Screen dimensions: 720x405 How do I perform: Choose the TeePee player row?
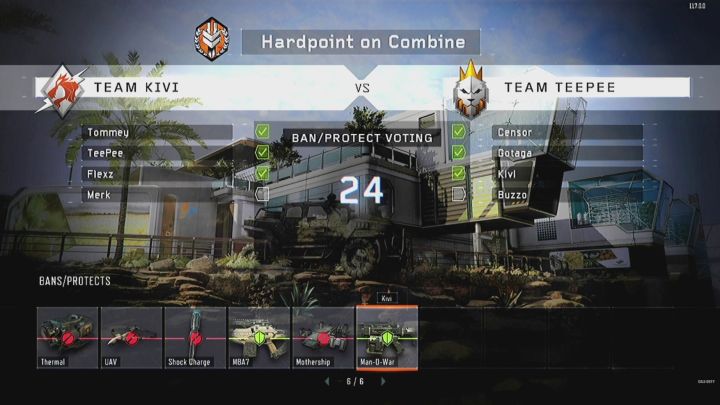157,153
